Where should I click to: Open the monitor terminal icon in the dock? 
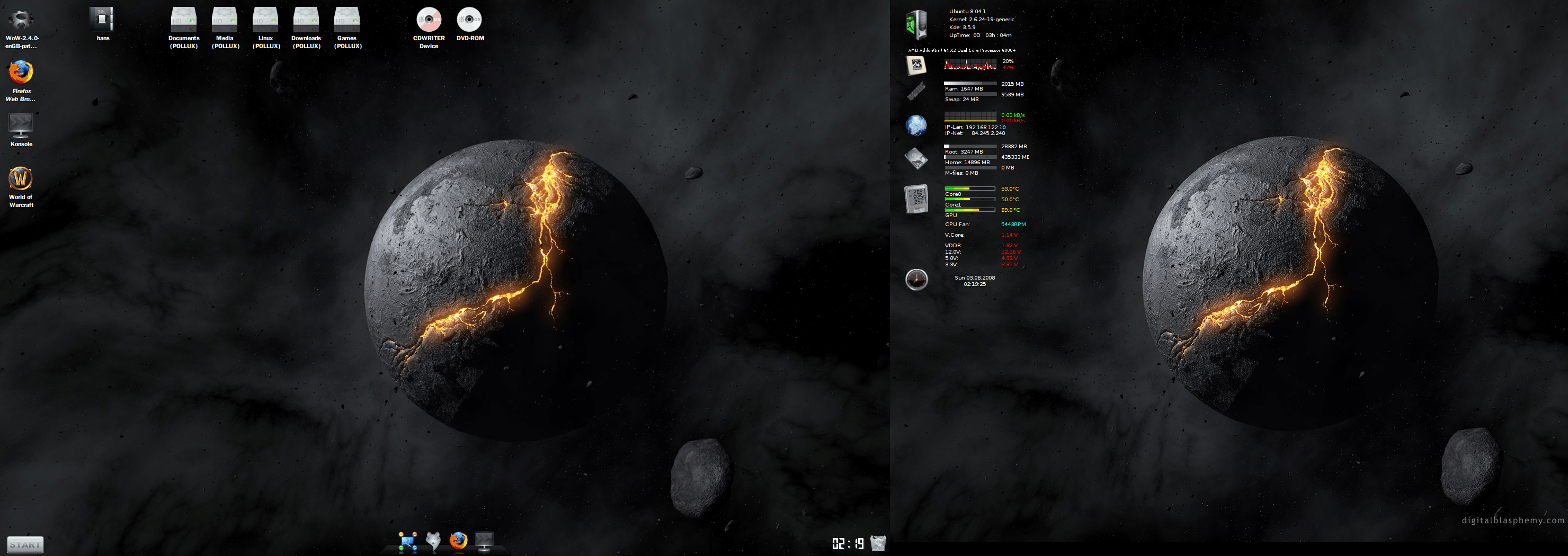484,540
